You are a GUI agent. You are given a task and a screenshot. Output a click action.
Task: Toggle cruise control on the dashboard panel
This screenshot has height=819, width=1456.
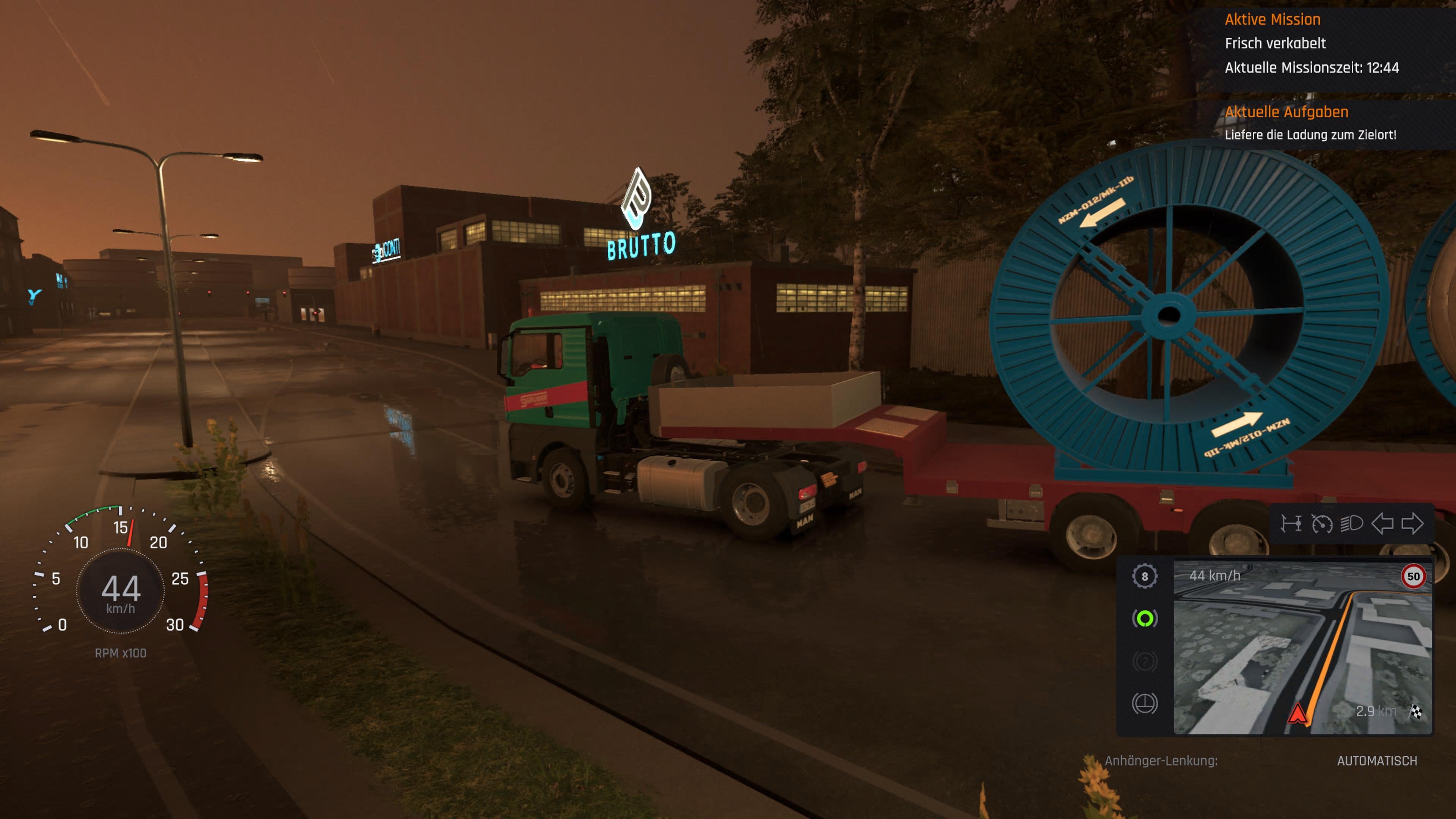pyautogui.click(x=1323, y=524)
